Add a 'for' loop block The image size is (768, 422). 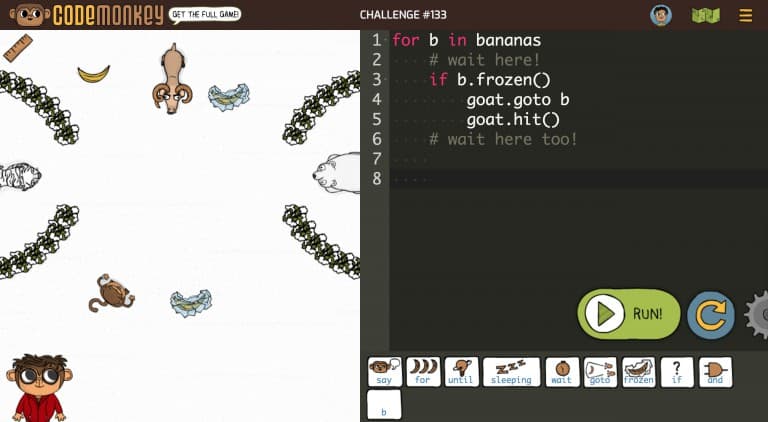(x=422, y=372)
